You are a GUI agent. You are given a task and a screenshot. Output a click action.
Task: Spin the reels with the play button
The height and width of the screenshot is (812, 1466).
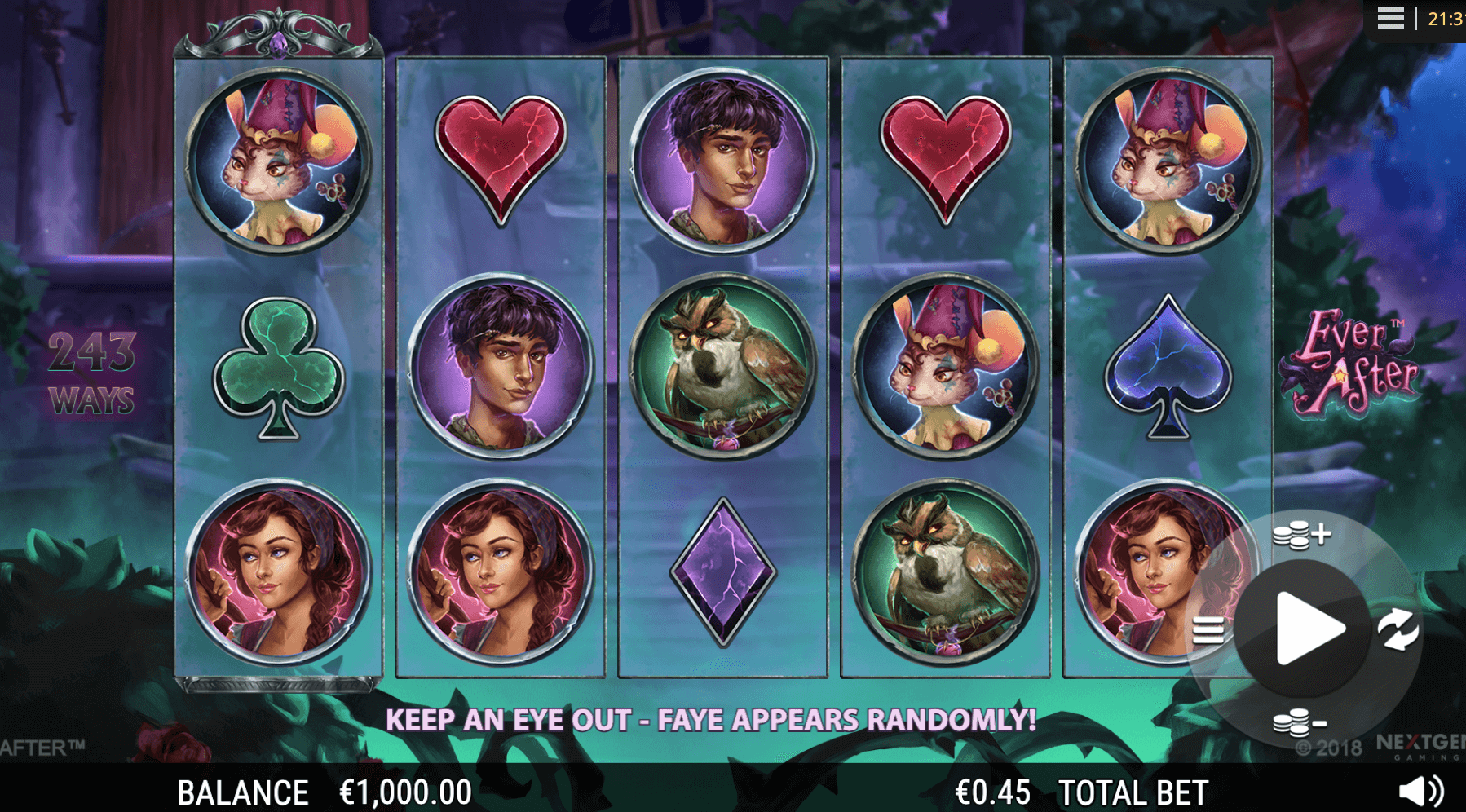click(x=1305, y=629)
